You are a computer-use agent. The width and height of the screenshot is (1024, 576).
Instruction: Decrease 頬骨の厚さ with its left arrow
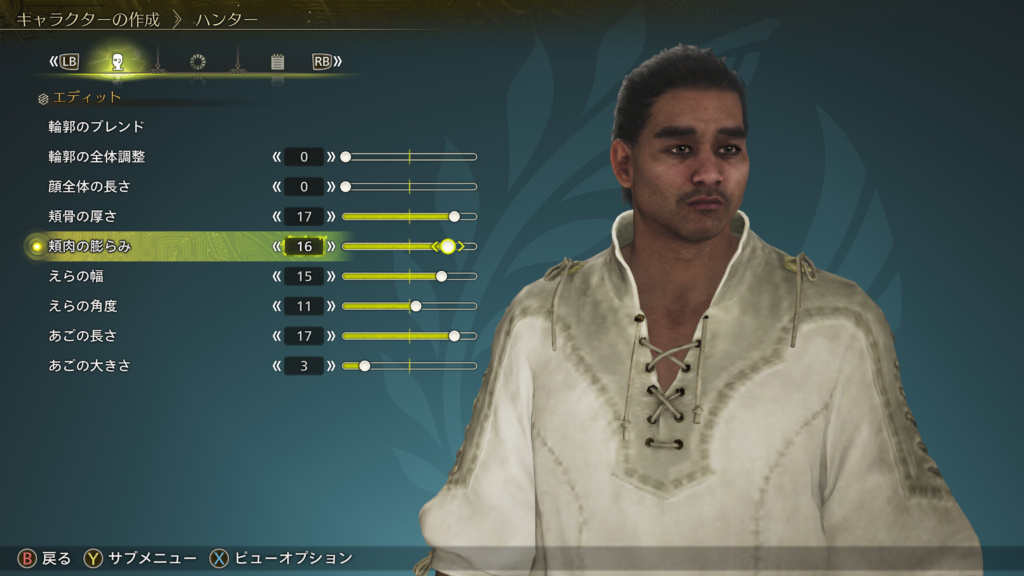click(x=276, y=216)
